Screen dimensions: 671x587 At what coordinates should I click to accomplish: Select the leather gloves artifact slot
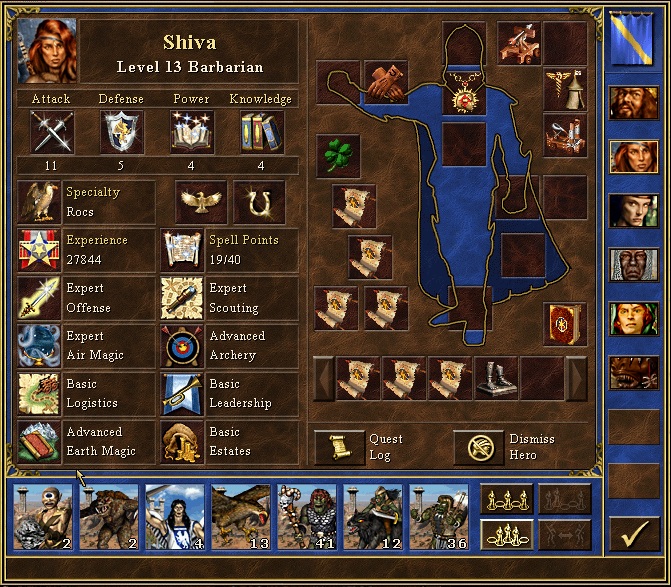click(x=385, y=83)
